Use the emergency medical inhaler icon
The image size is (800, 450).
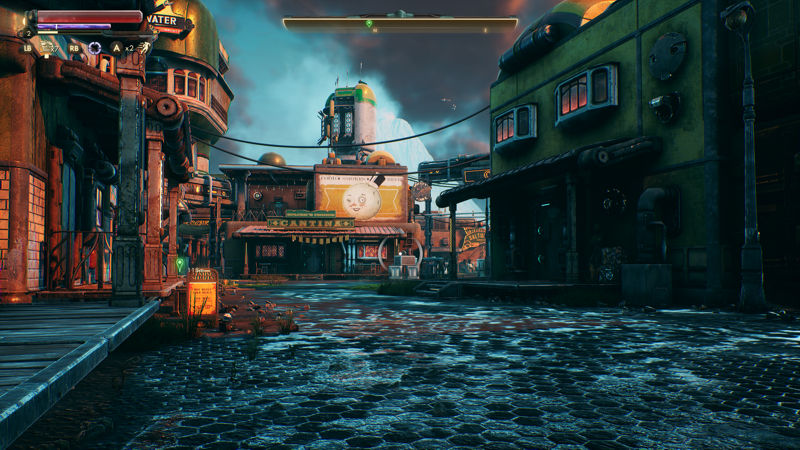point(45,47)
